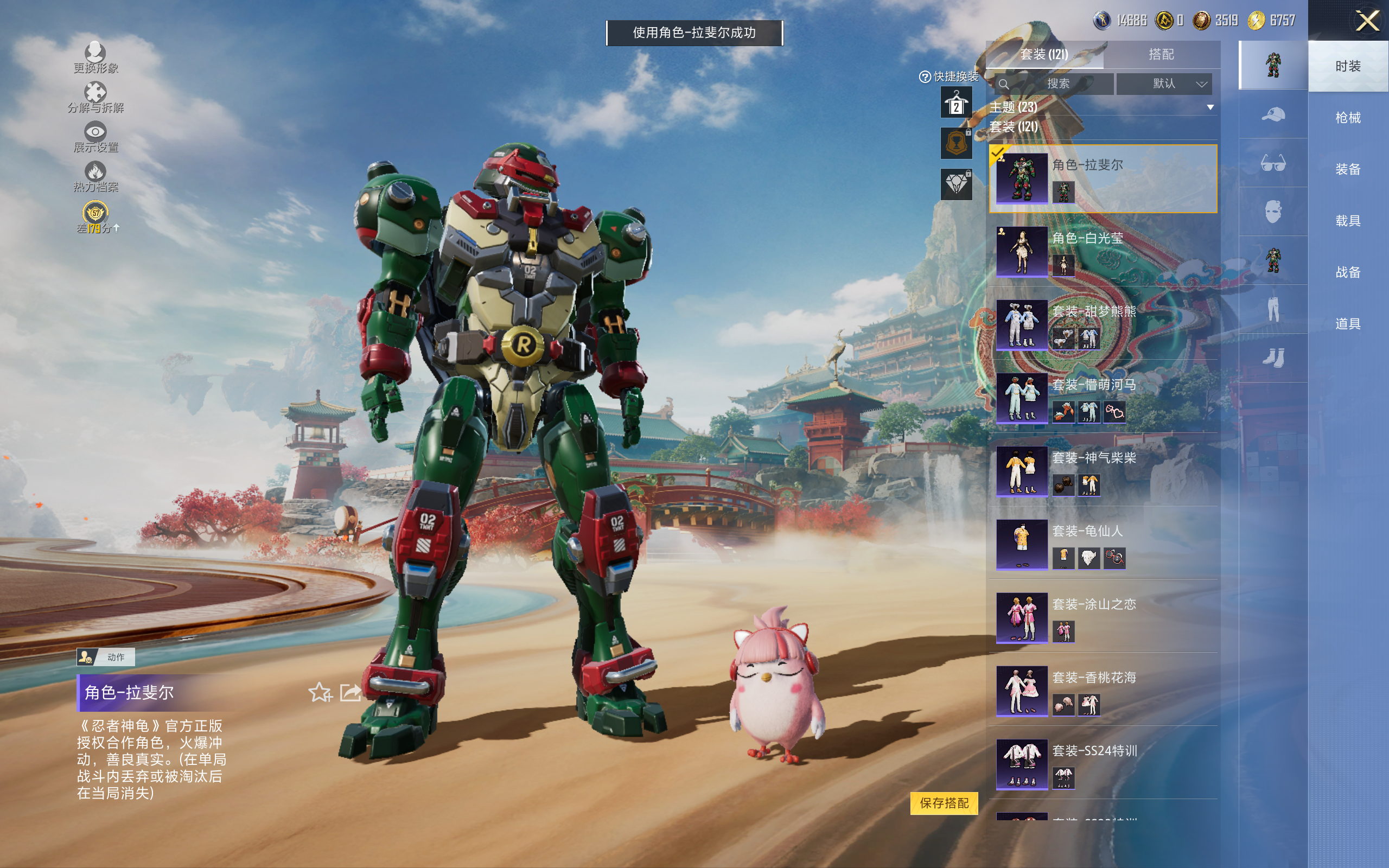Open the 默认 sort dropdown
The width and height of the screenshot is (1389, 868).
[x=1164, y=84]
